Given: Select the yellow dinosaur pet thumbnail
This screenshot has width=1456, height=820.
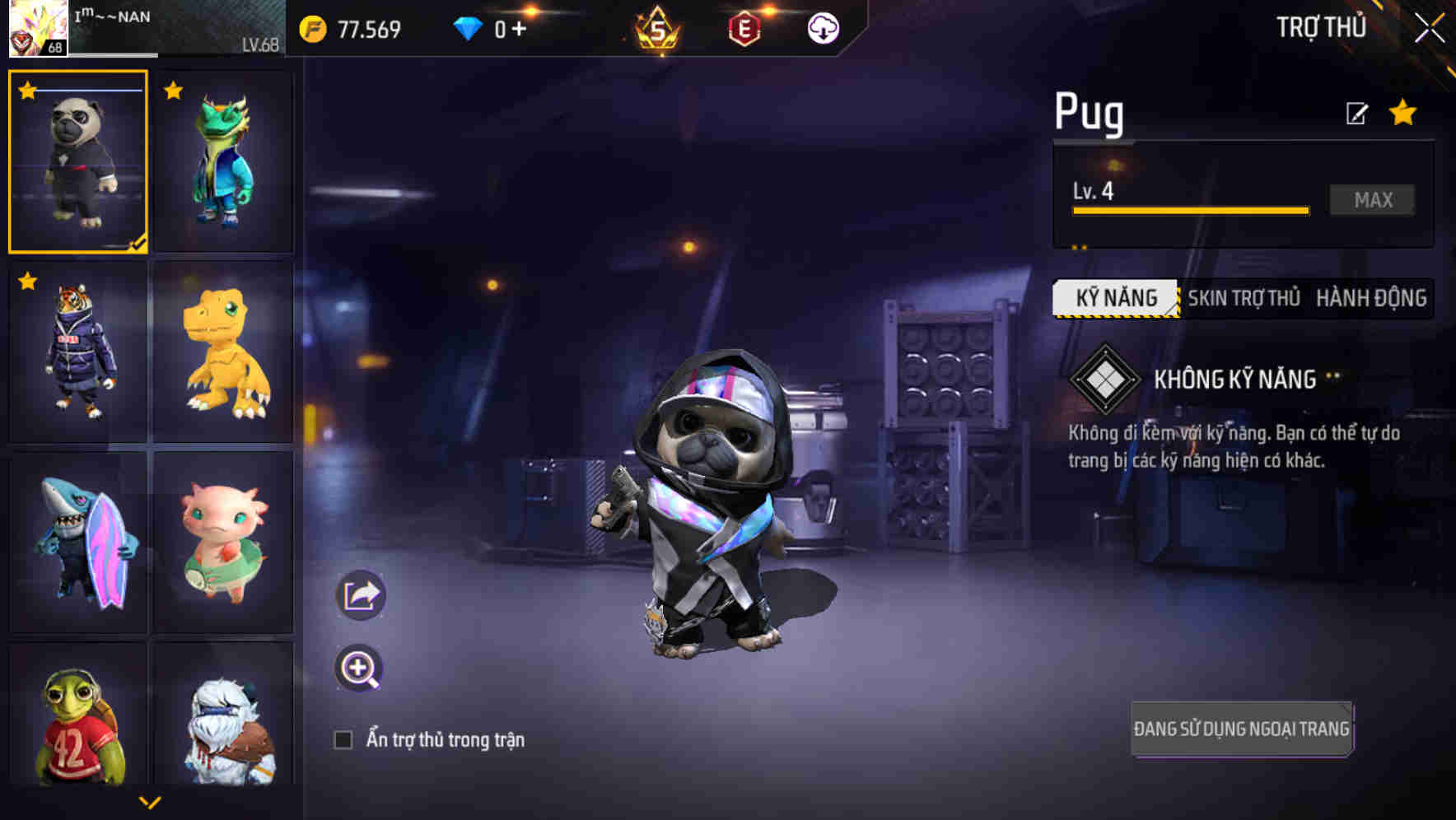Looking at the screenshot, I should point(222,354).
